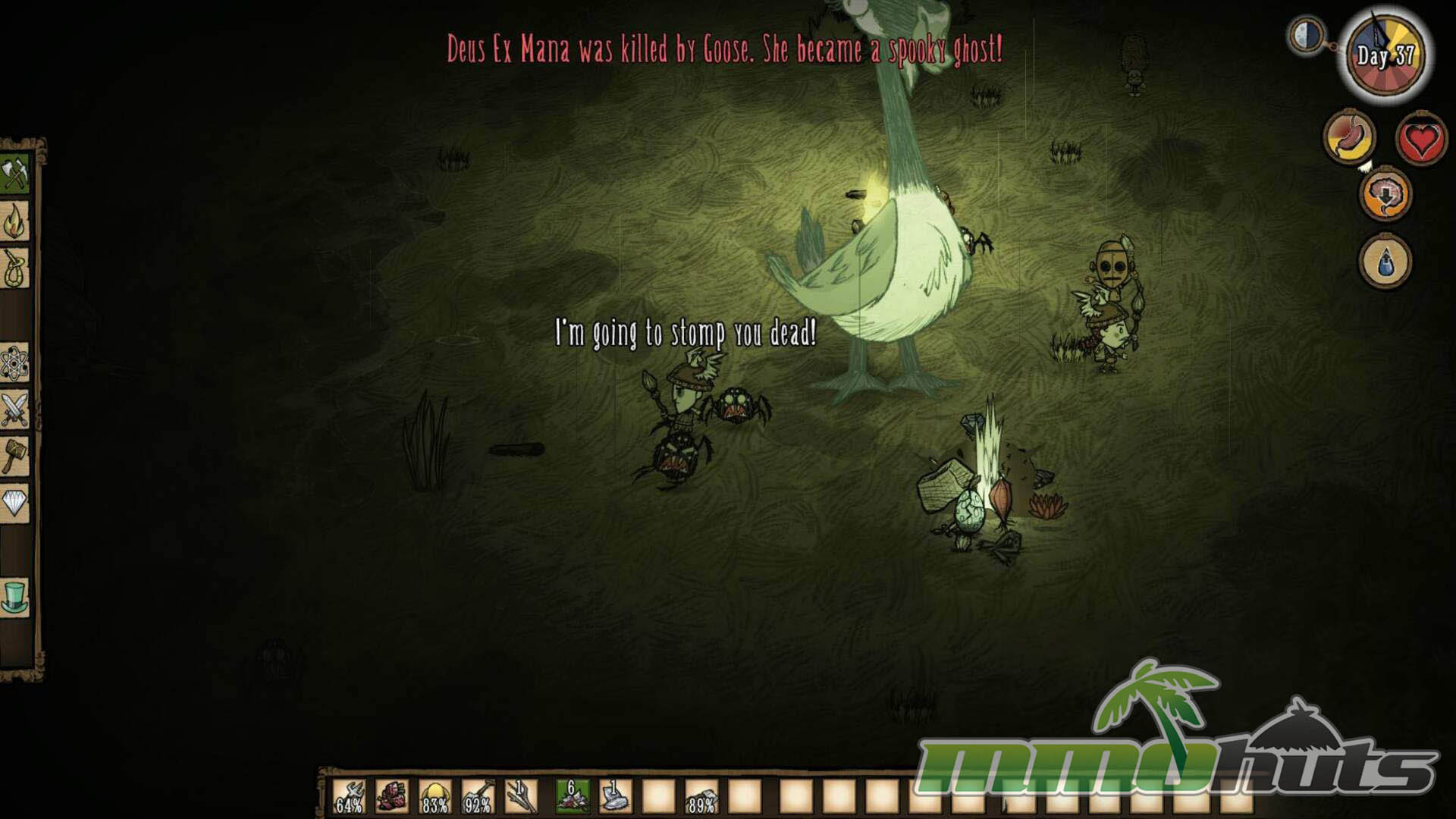Image resolution: width=1456 pixels, height=819 pixels.
Task: Open the Structures tab with hammer icon
Action: tap(14, 457)
